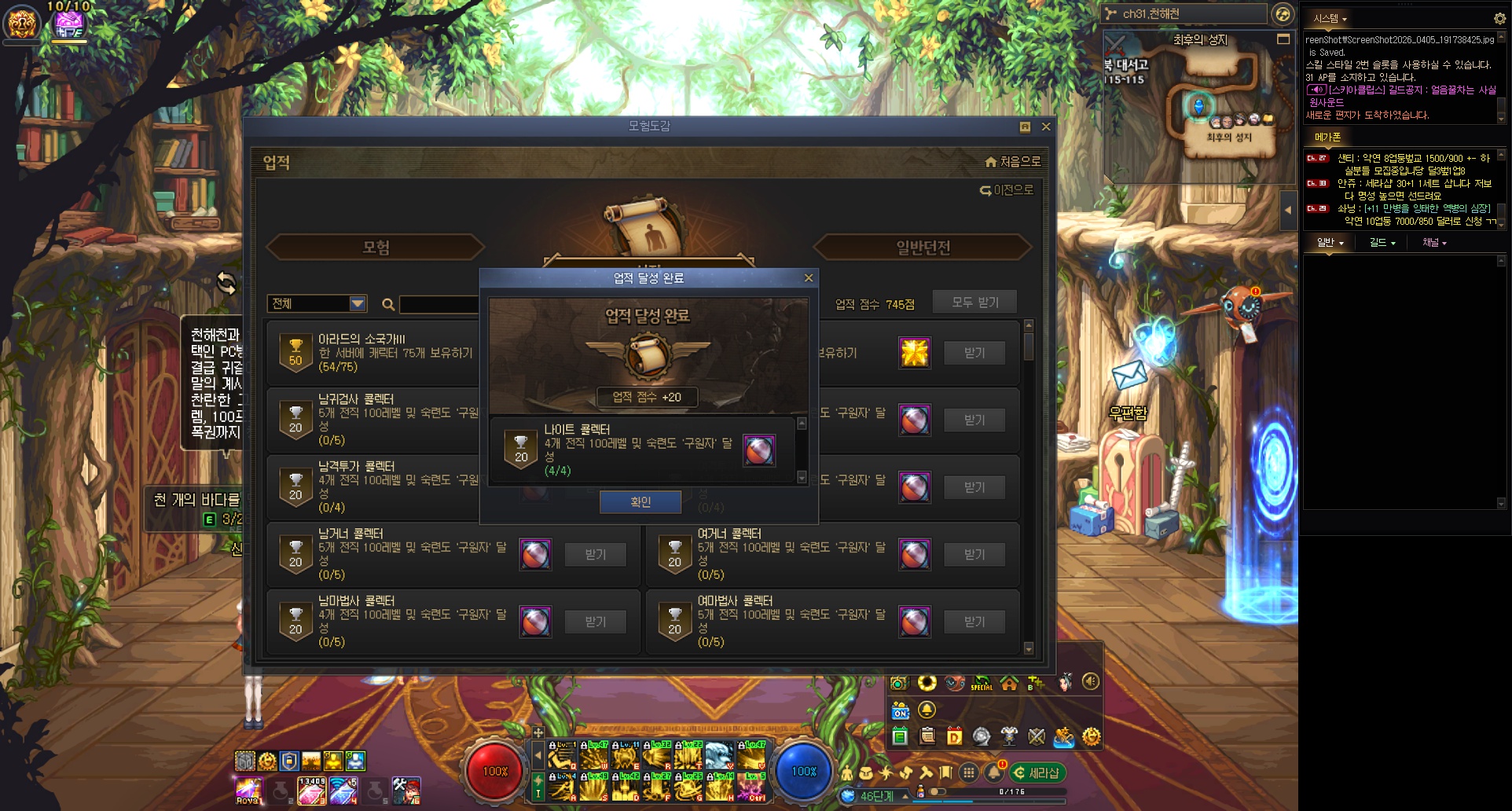This screenshot has height=811, width=1512.
Task: Switch to the 일반던전 category tab
Action: click(x=923, y=248)
